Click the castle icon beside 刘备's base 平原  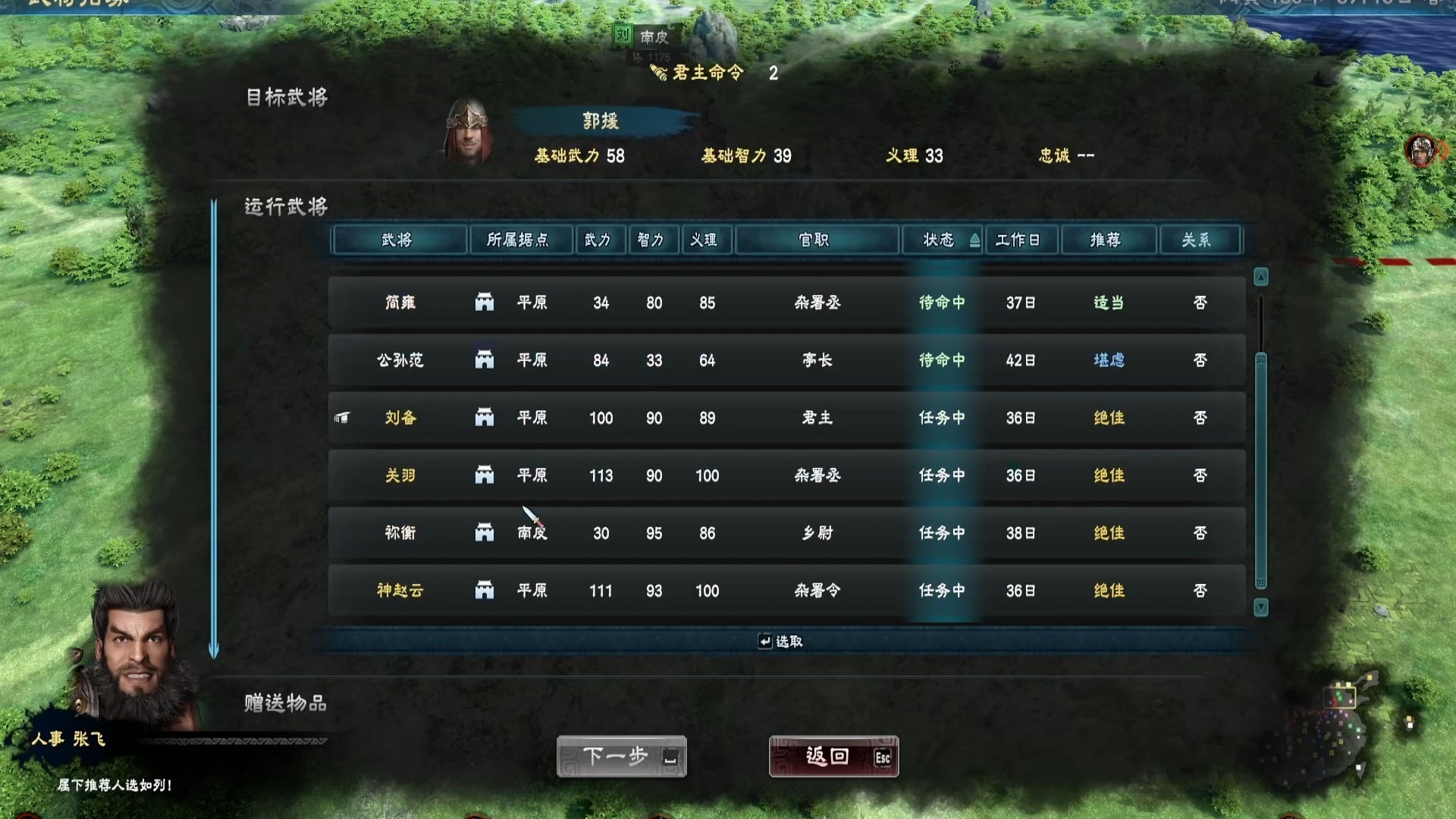point(484,418)
